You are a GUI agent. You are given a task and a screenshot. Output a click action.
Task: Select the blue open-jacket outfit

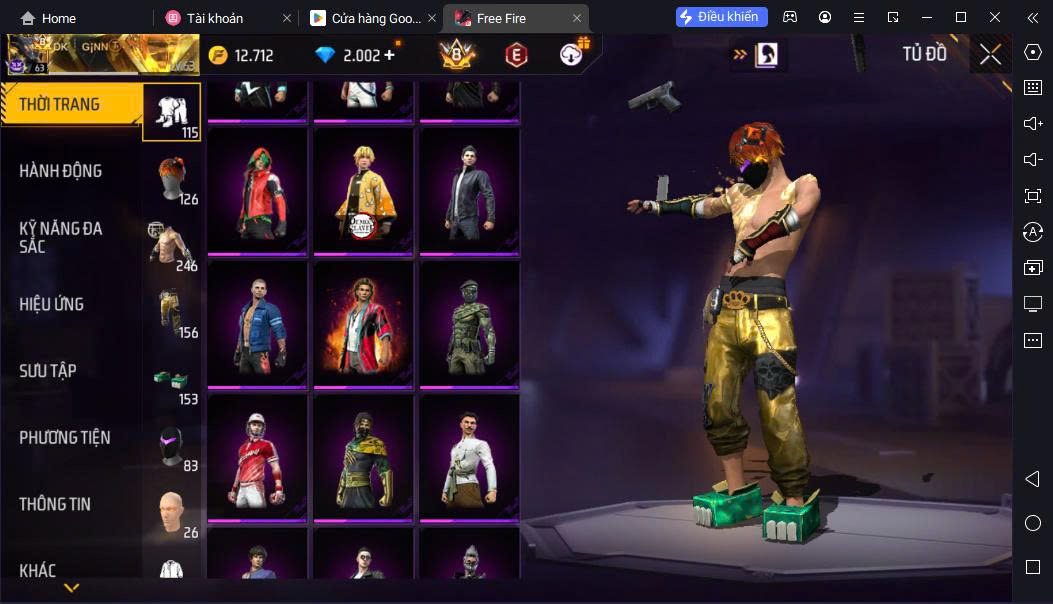pyautogui.click(x=257, y=323)
